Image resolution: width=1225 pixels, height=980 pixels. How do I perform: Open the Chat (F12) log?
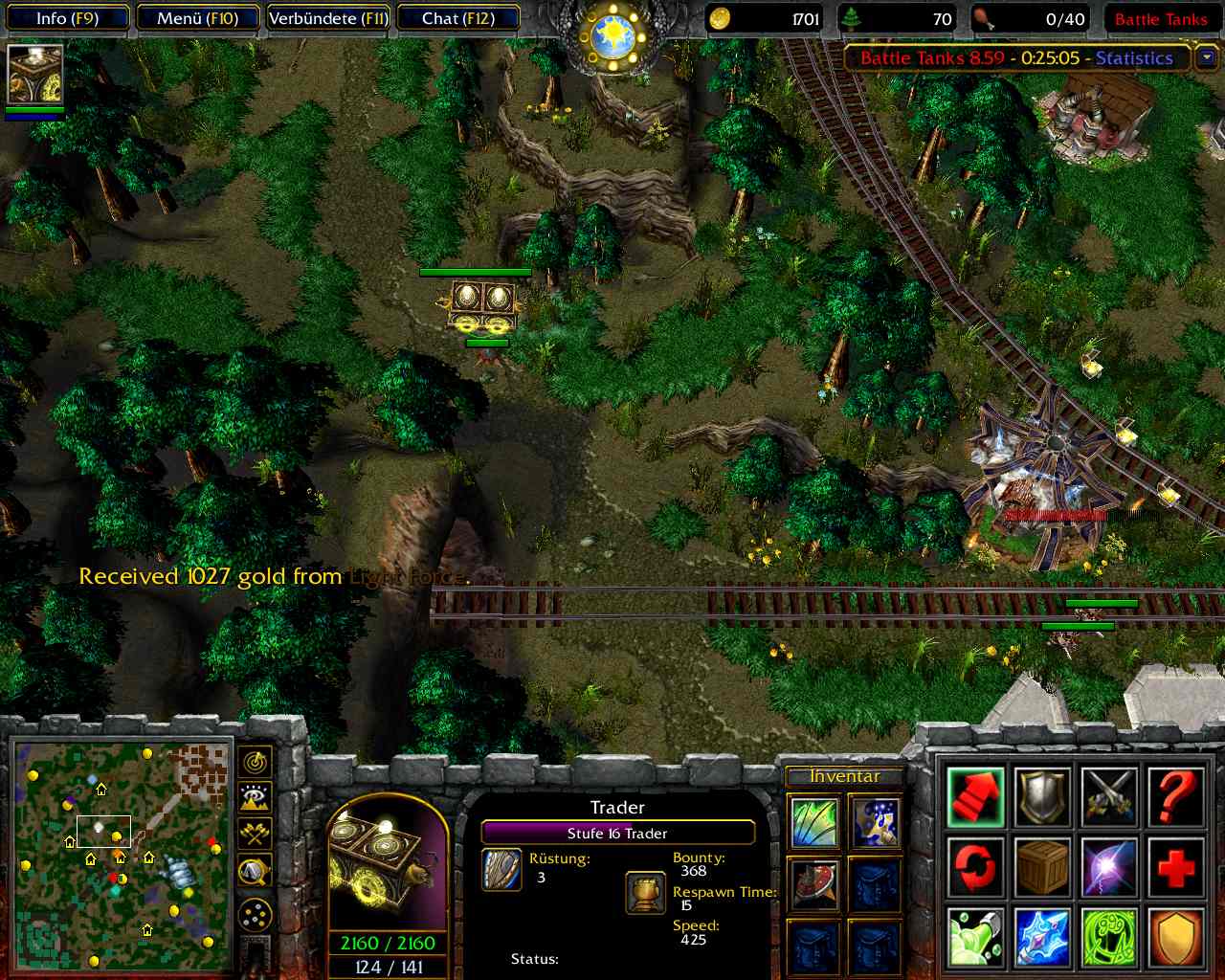(457, 18)
